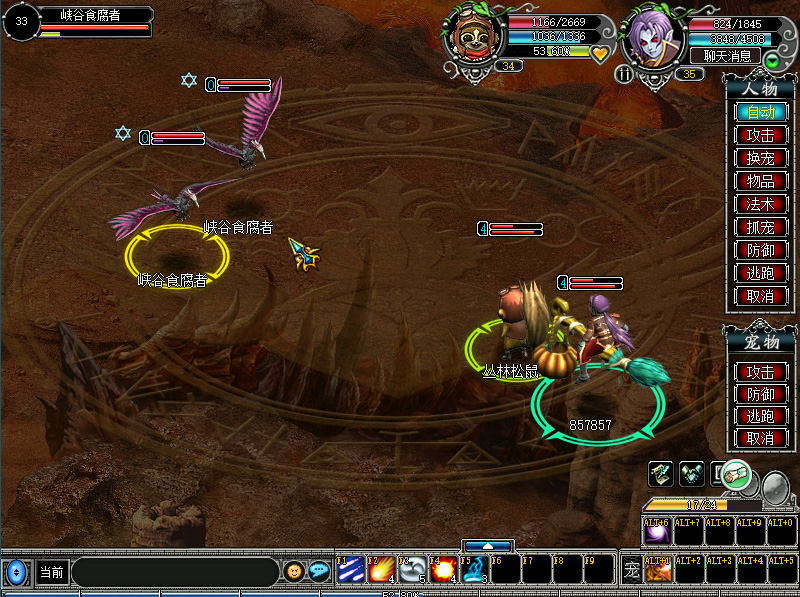Select 自动 auto-battle in the character menu
Screen dimensions: 800x597
click(x=761, y=112)
